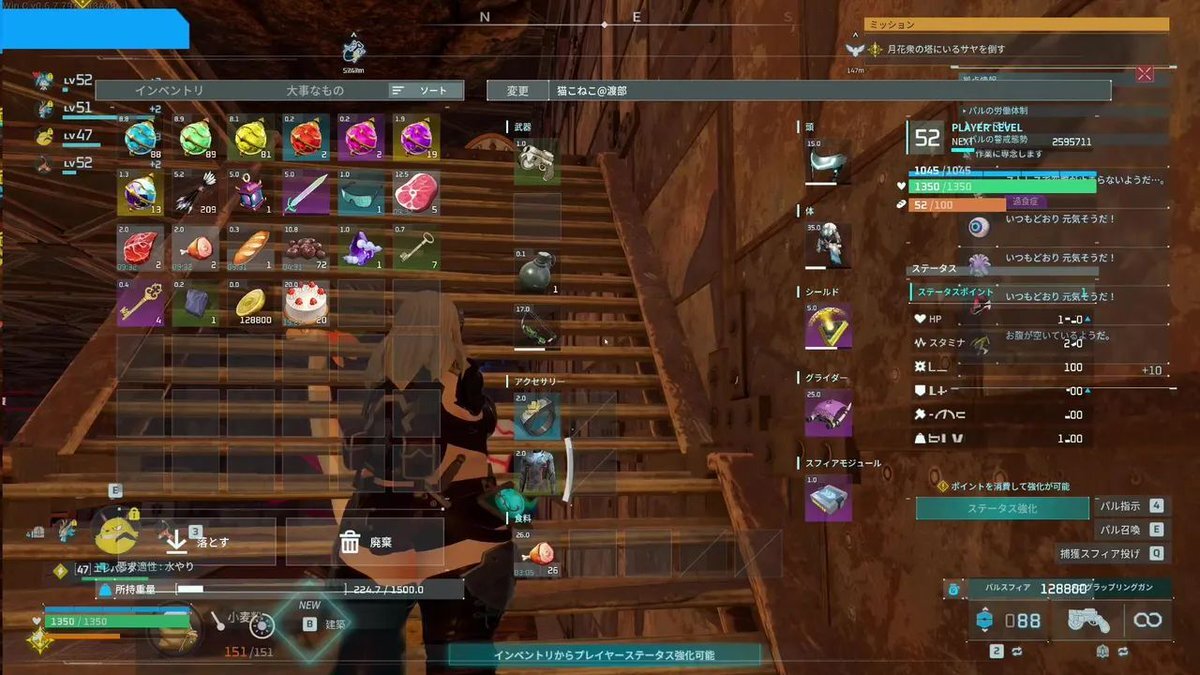Open the 大事なもの tab
The height and width of the screenshot is (675, 1200).
click(315, 91)
